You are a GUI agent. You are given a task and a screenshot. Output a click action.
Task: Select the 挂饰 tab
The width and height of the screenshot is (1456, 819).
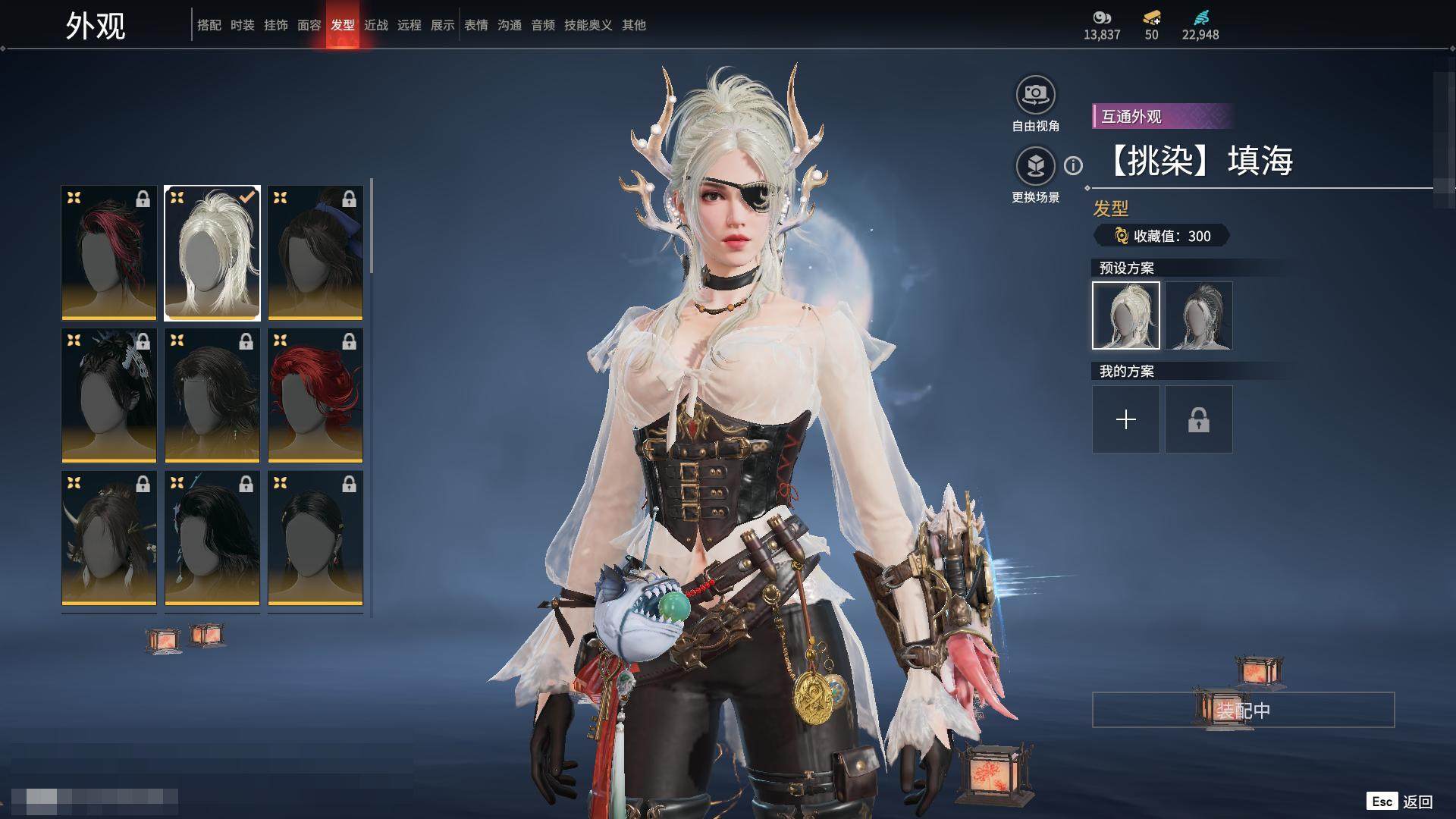pyautogui.click(x=275, y=25)
